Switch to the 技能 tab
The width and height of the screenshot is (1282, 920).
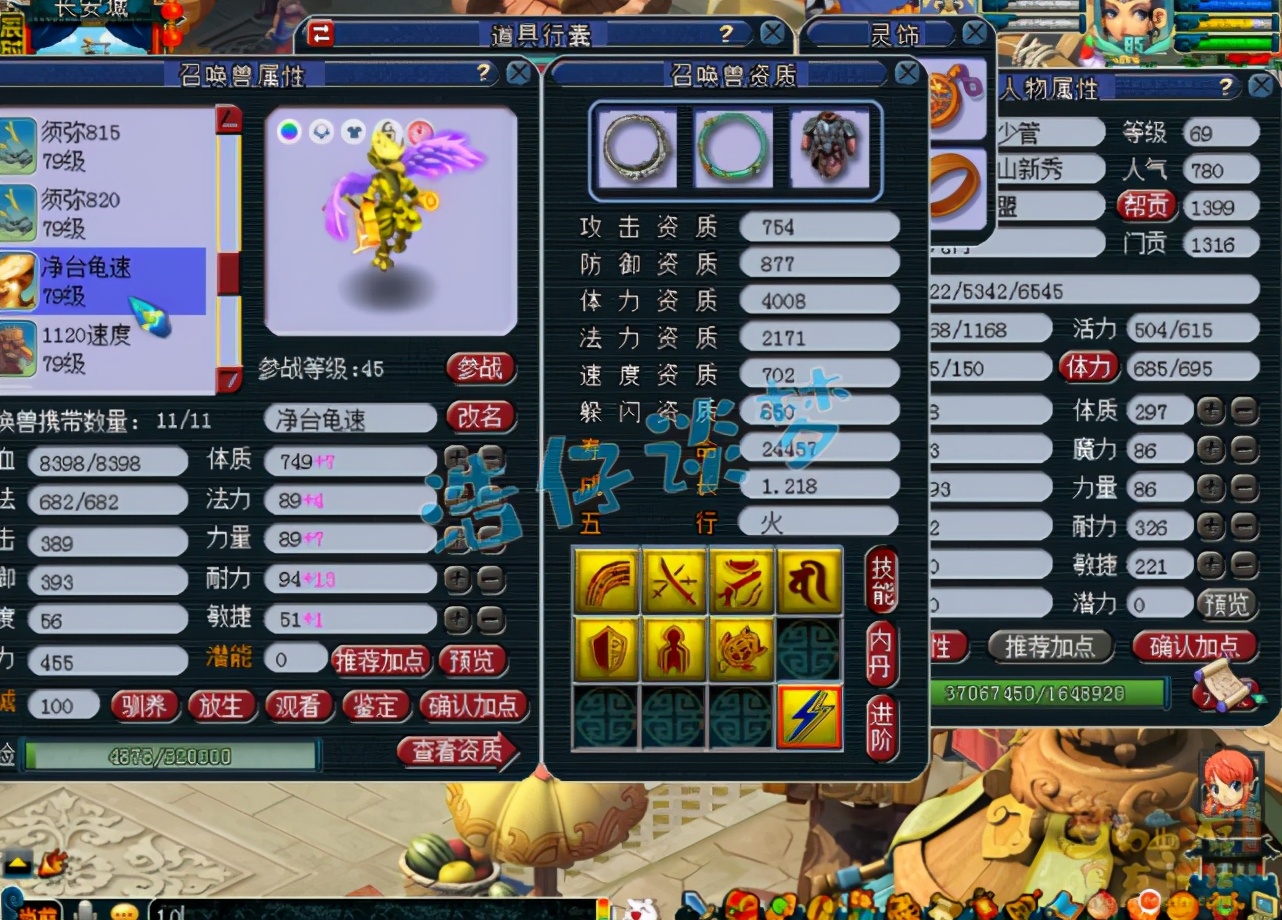click(882, 581)
